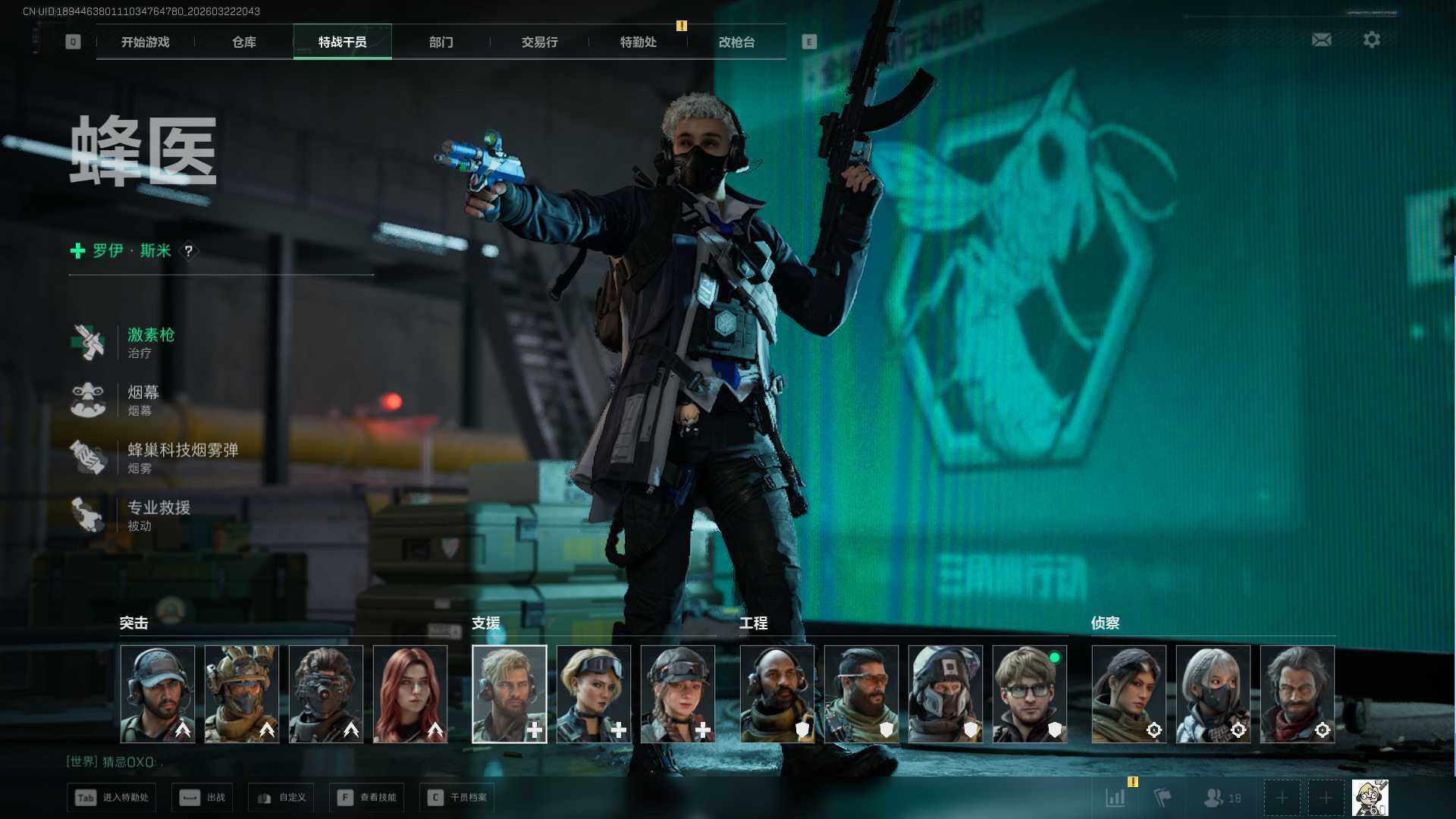Pick the masked silver-haired recon operator
Viewport: 1456px width, 819px height.
click(x=1213, y=693)
